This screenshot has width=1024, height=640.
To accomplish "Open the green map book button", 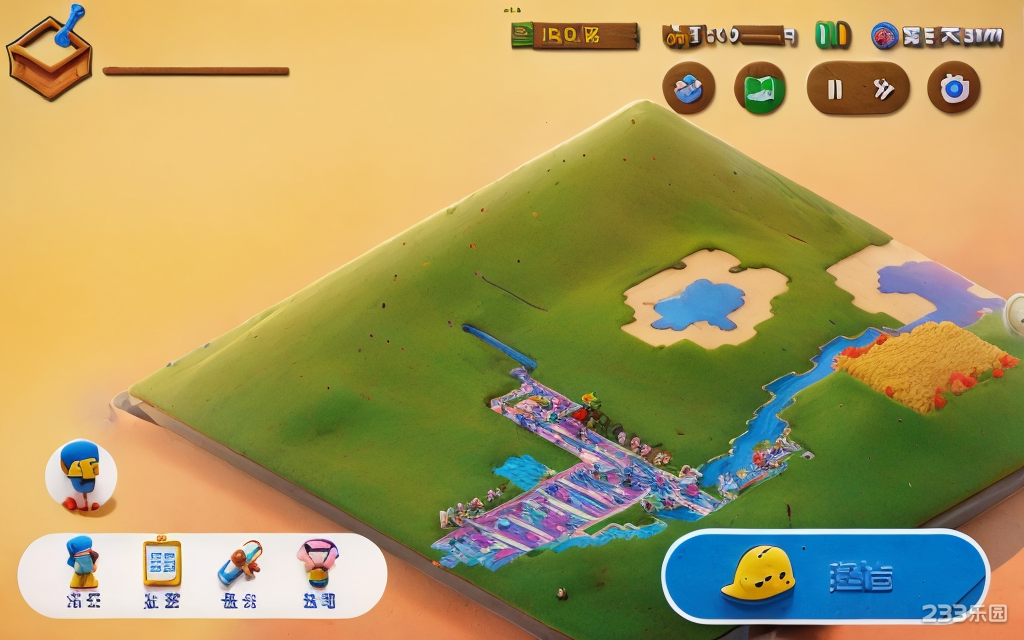I will click(x=760, y=89).
